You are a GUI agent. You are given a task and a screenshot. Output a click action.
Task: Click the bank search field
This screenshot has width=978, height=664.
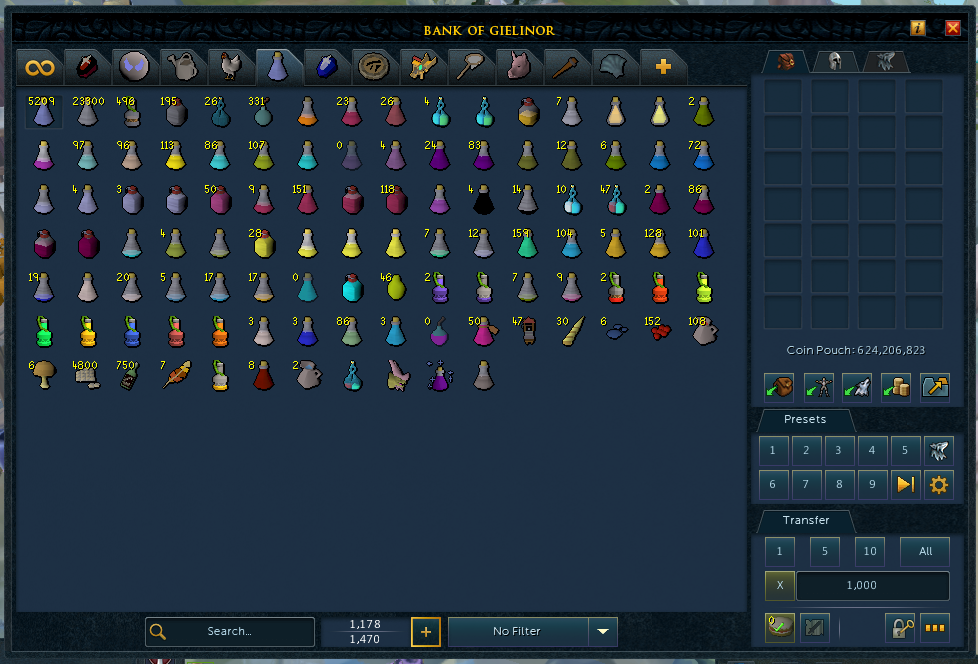click(x=230, y=632)
